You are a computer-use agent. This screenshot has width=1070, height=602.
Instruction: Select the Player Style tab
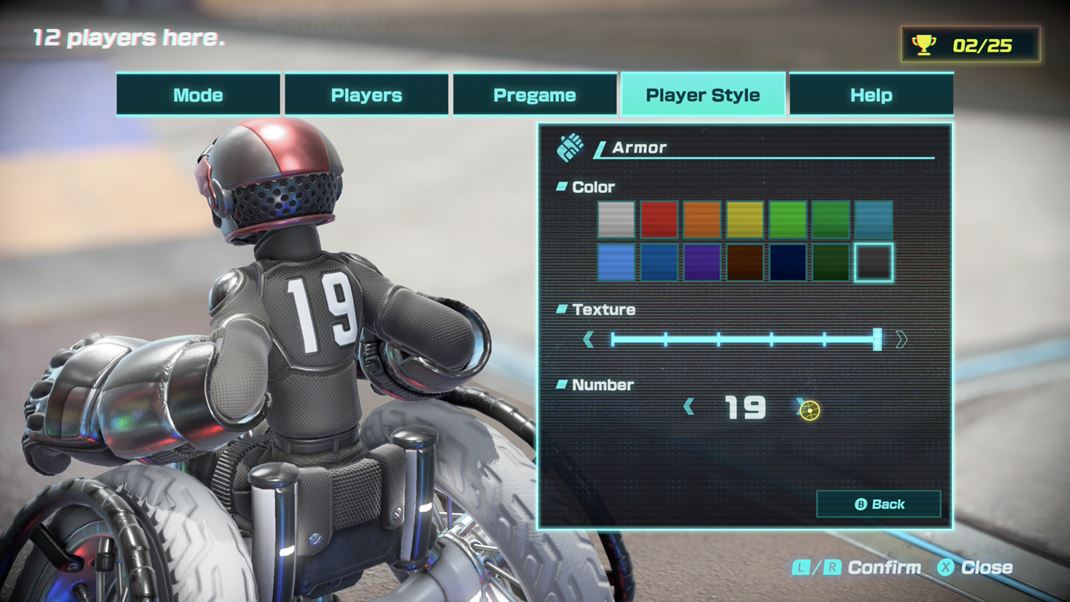tap(702, 95)
